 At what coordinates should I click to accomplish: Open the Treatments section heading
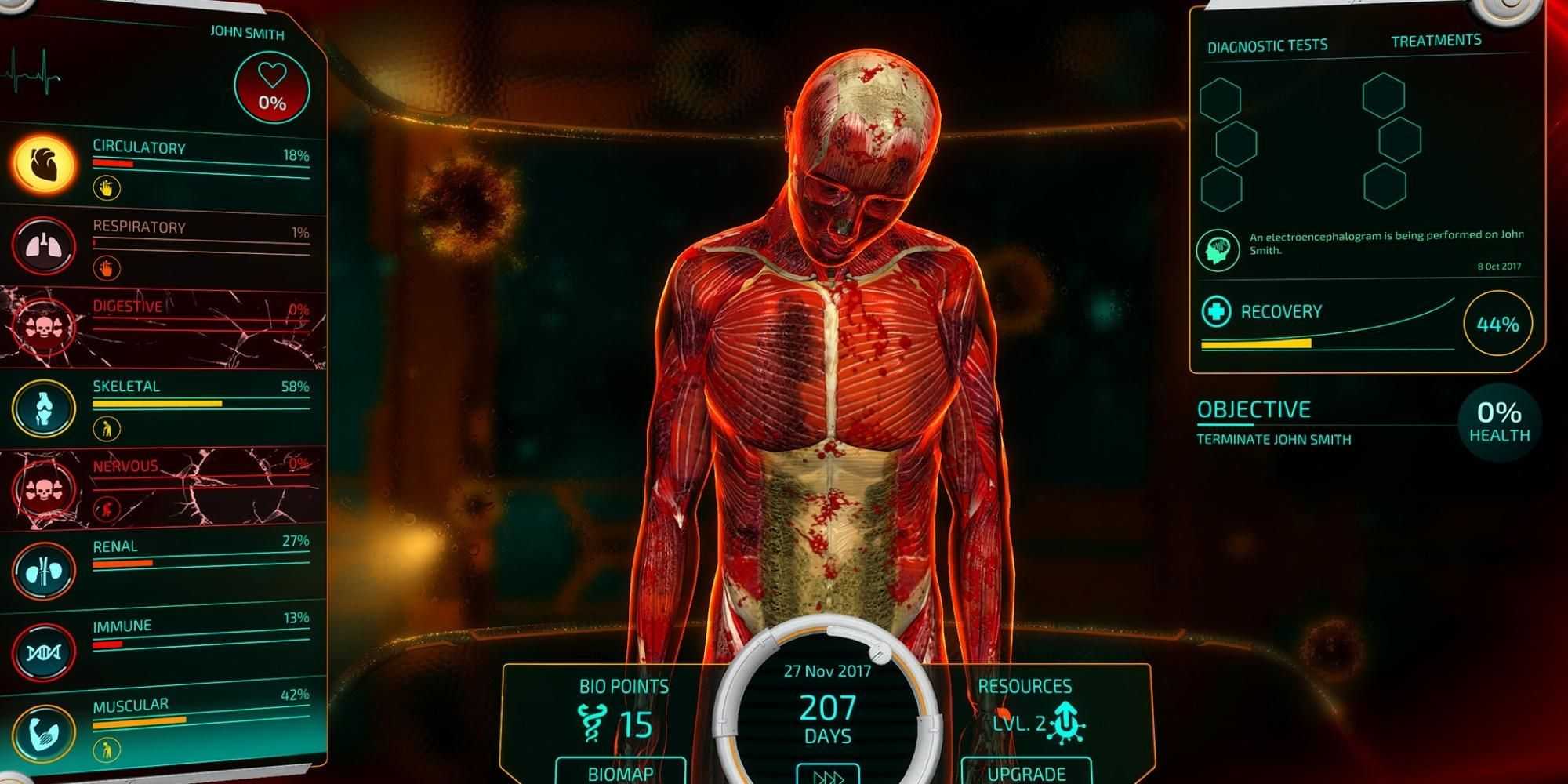click(1436, 41)
